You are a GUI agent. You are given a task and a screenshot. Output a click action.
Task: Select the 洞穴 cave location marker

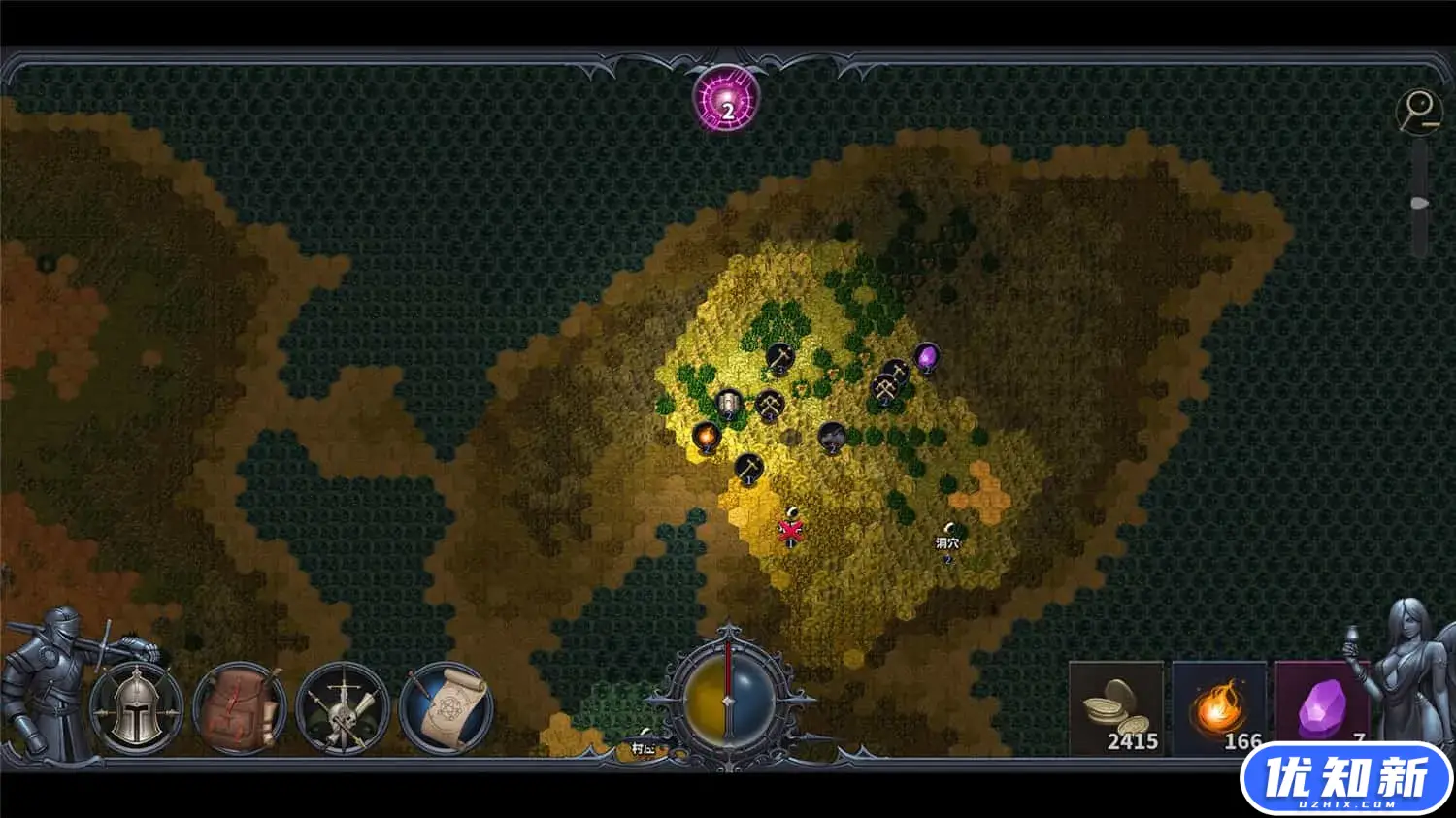click(947, 541)
